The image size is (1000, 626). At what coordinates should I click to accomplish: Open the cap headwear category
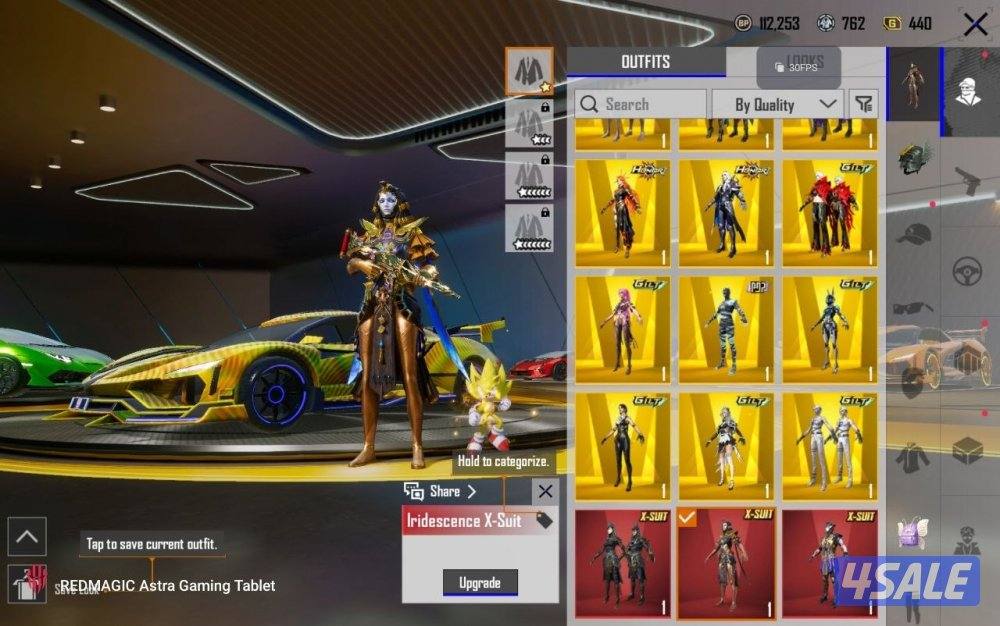913,235
